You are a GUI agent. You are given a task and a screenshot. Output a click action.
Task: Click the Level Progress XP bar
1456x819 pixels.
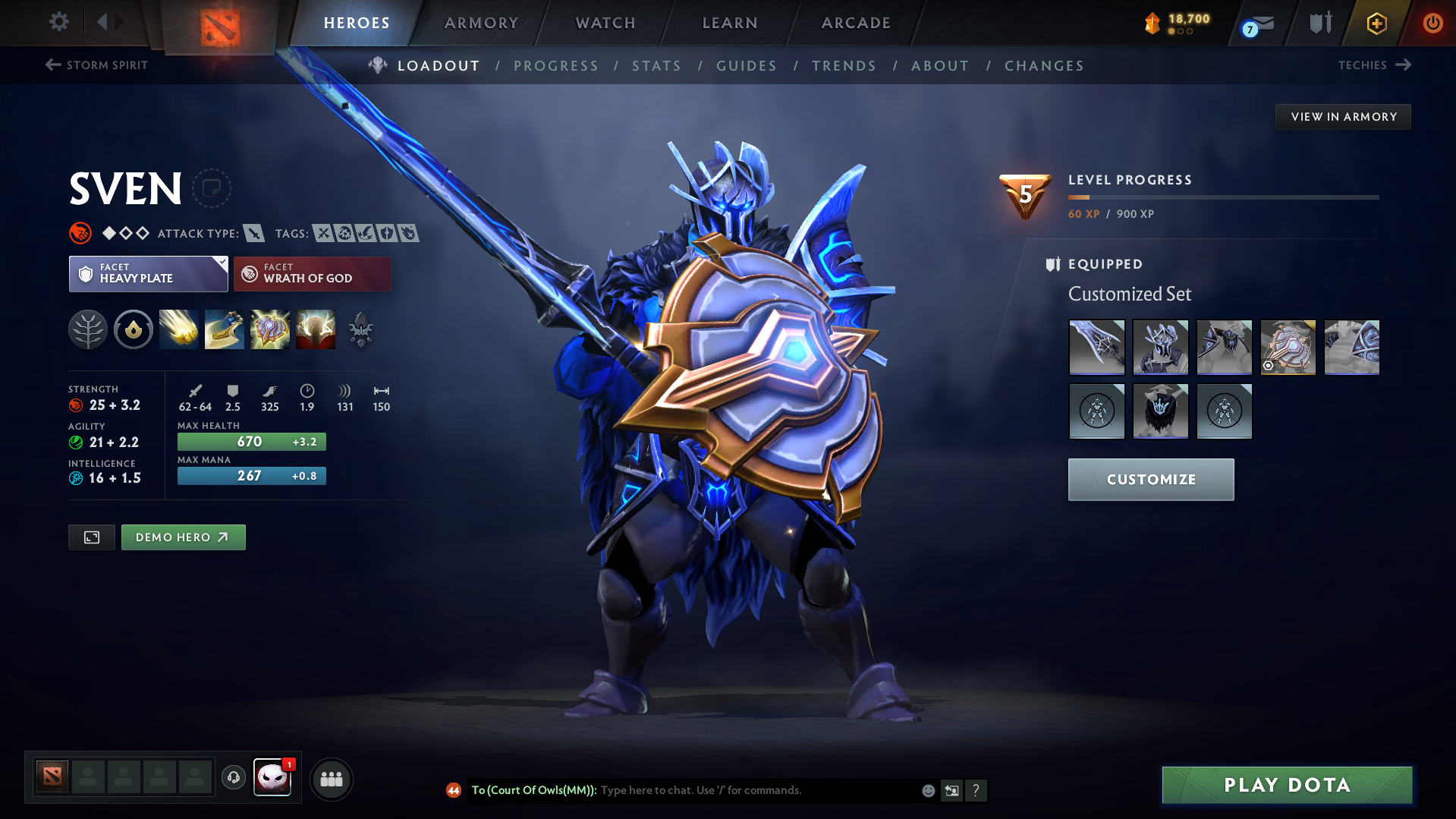click(1223, 197)
